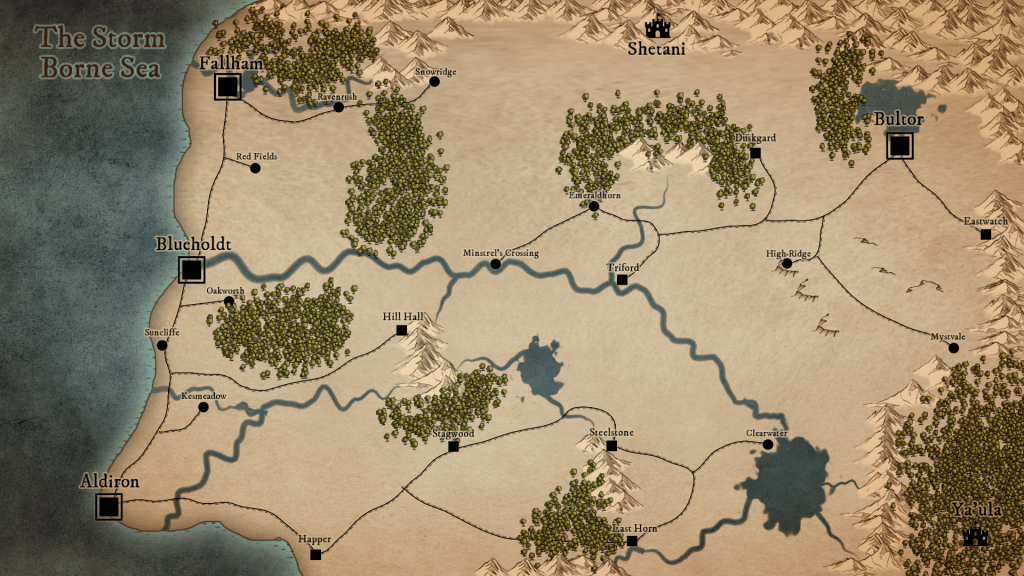This screenshot has height=576, width=1024.
Task: Select the Stagwood square marker
Action: point(453,446)
